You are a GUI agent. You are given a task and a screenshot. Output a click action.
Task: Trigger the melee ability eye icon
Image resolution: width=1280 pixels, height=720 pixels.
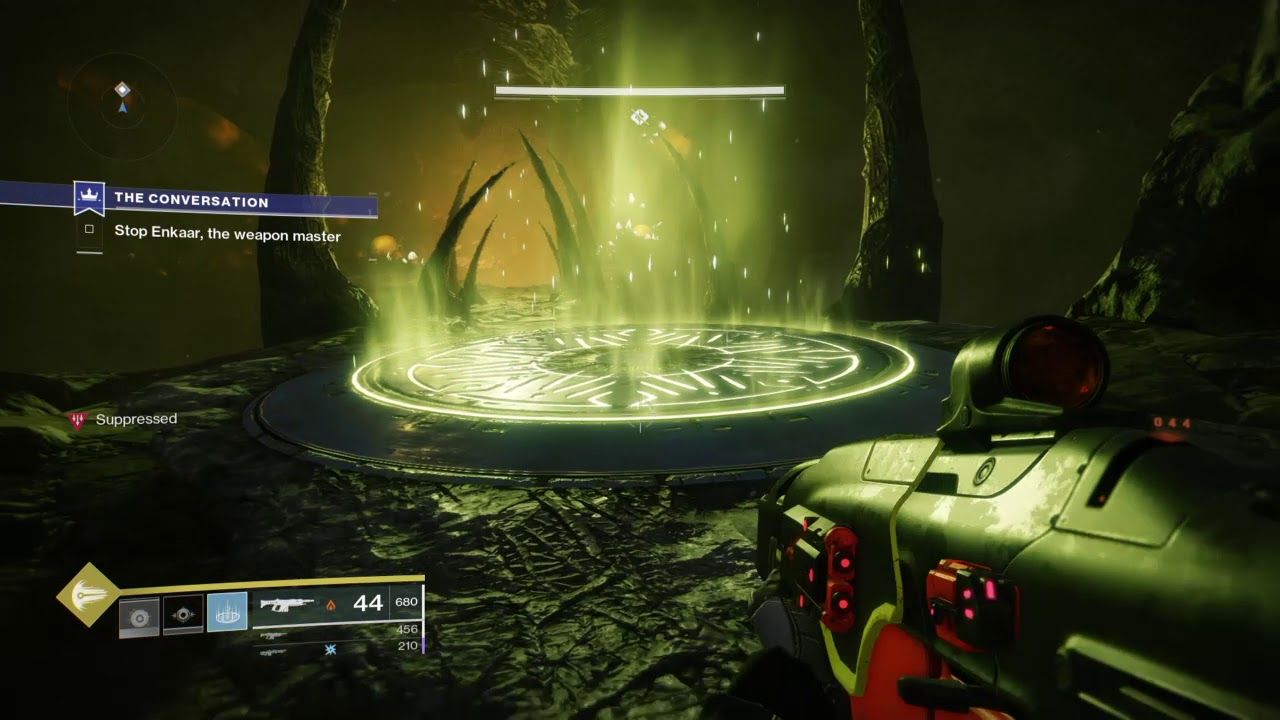(x=182, y=614)
